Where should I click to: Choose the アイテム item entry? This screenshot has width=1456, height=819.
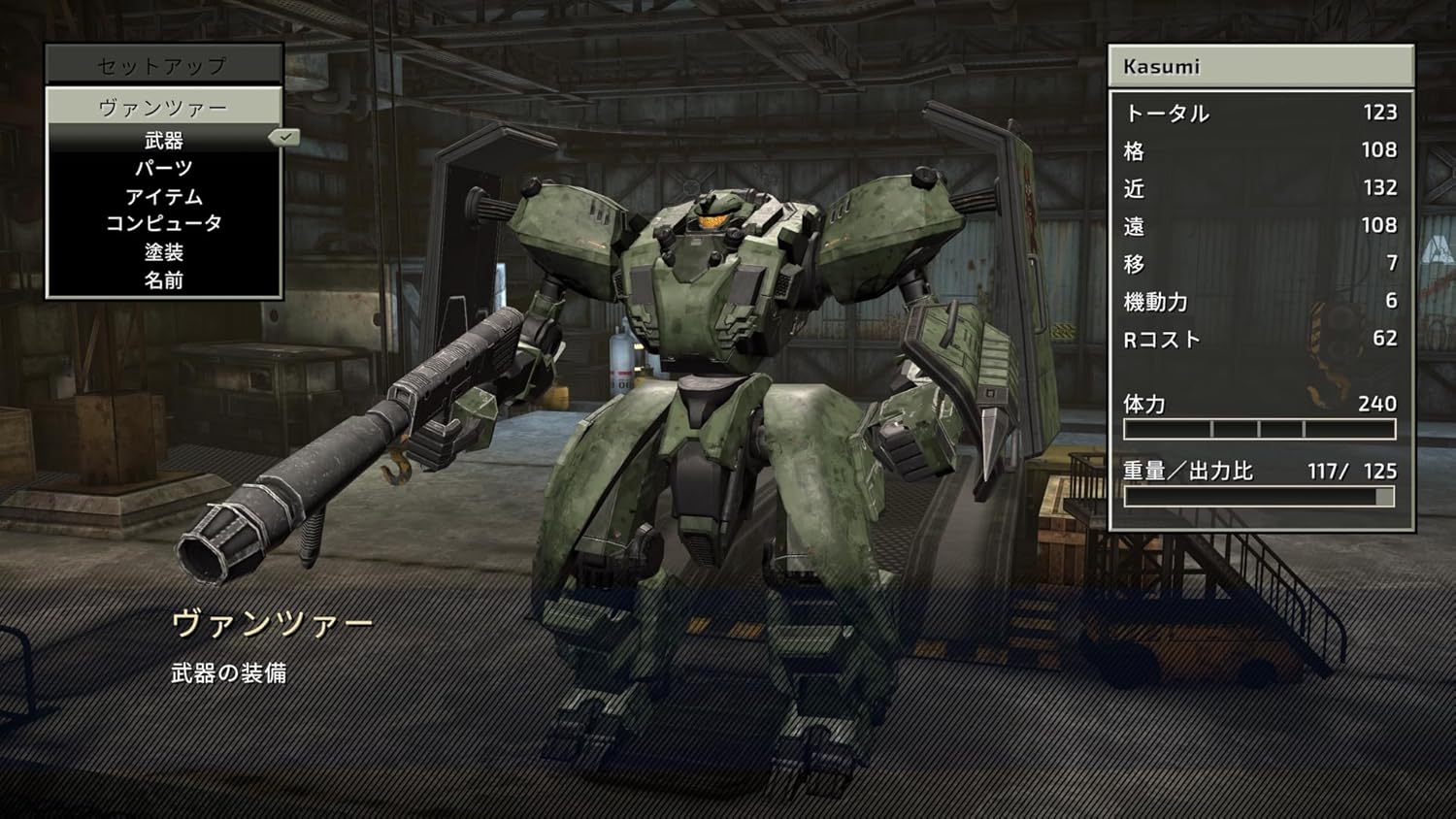pyautogui.click(x=164, y=197)
